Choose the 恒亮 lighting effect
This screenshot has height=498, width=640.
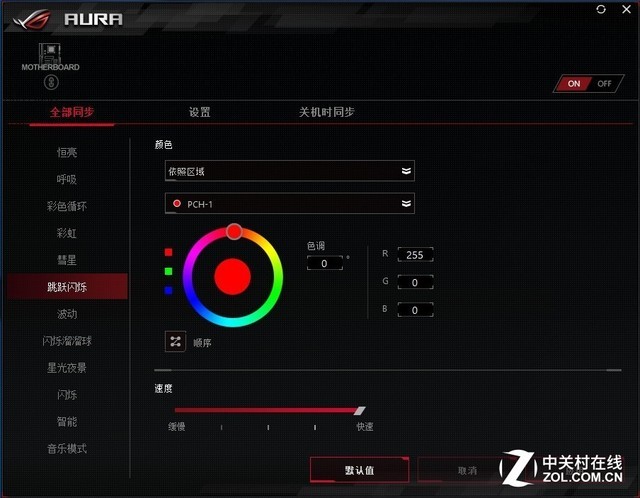tap(67, 152)
